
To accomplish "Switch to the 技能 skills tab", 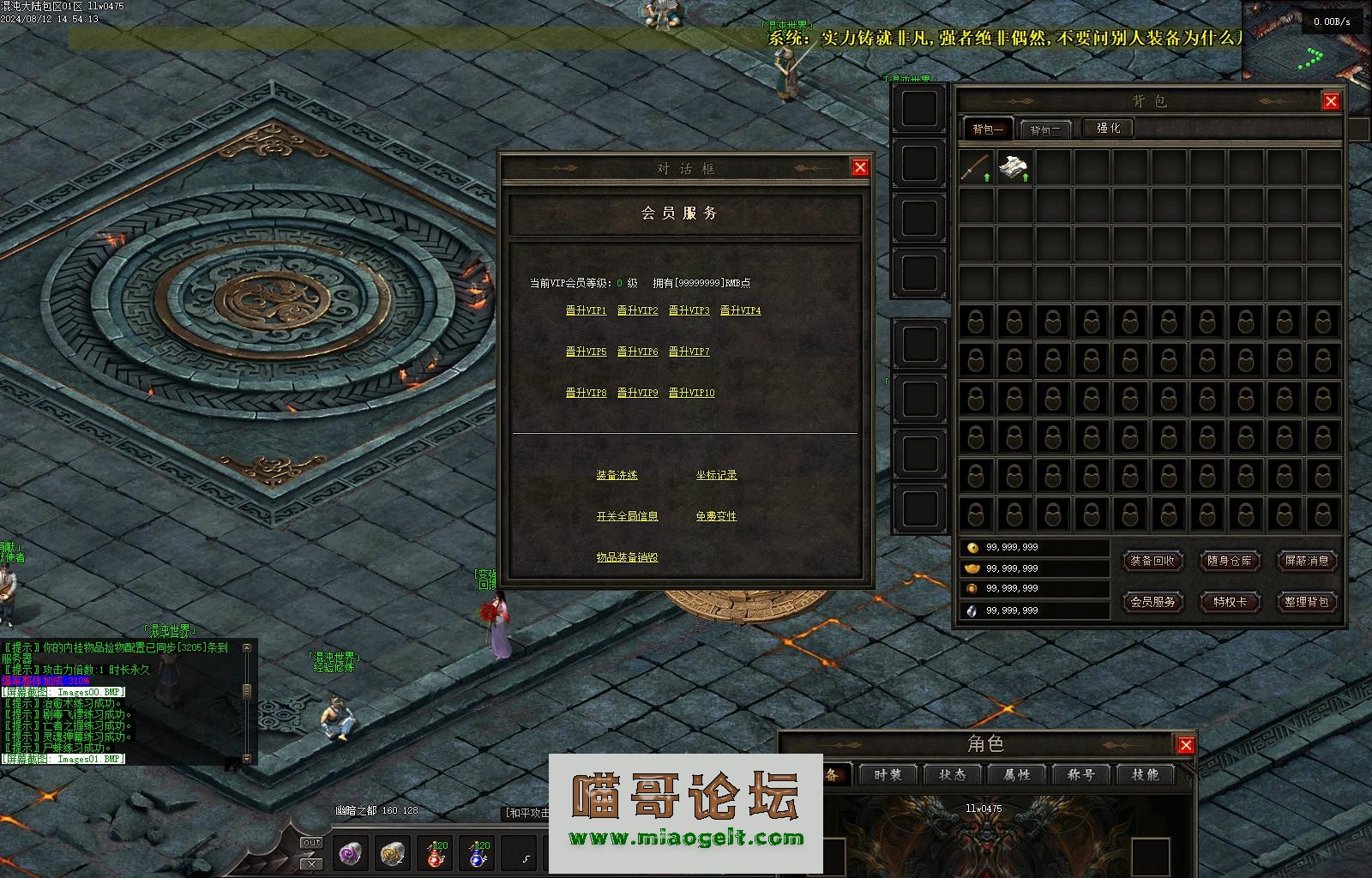I will 1145,775.
